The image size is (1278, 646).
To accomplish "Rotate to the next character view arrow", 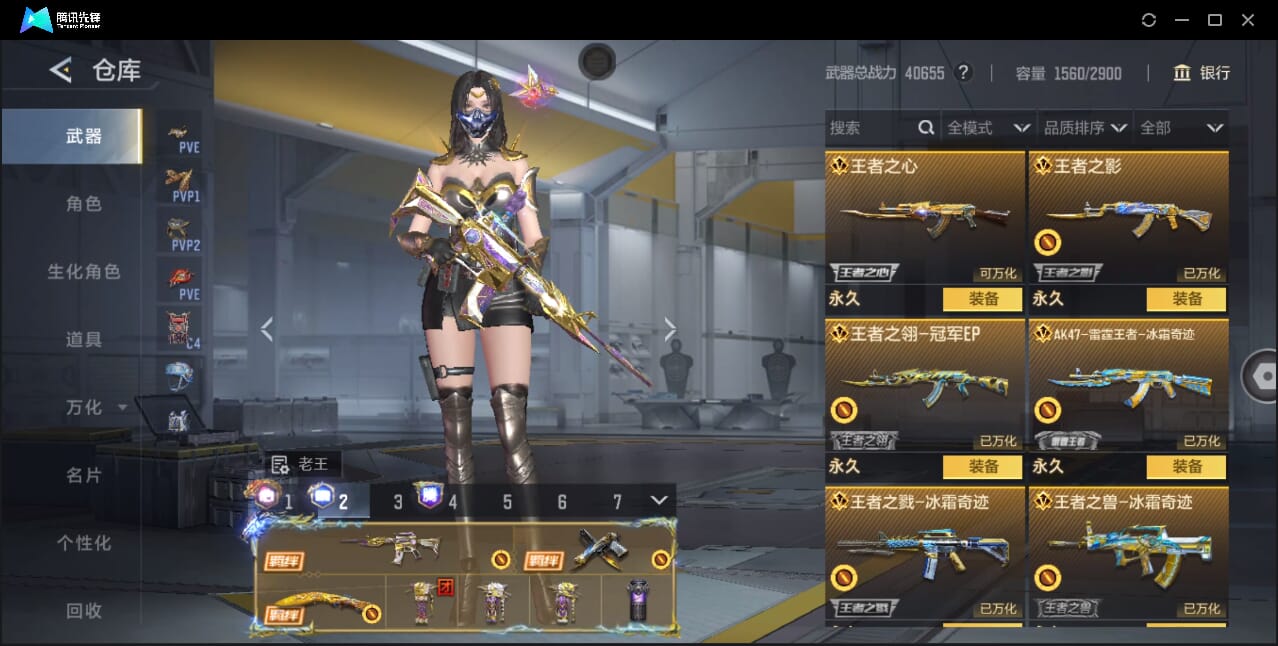I will click(670, 330).
